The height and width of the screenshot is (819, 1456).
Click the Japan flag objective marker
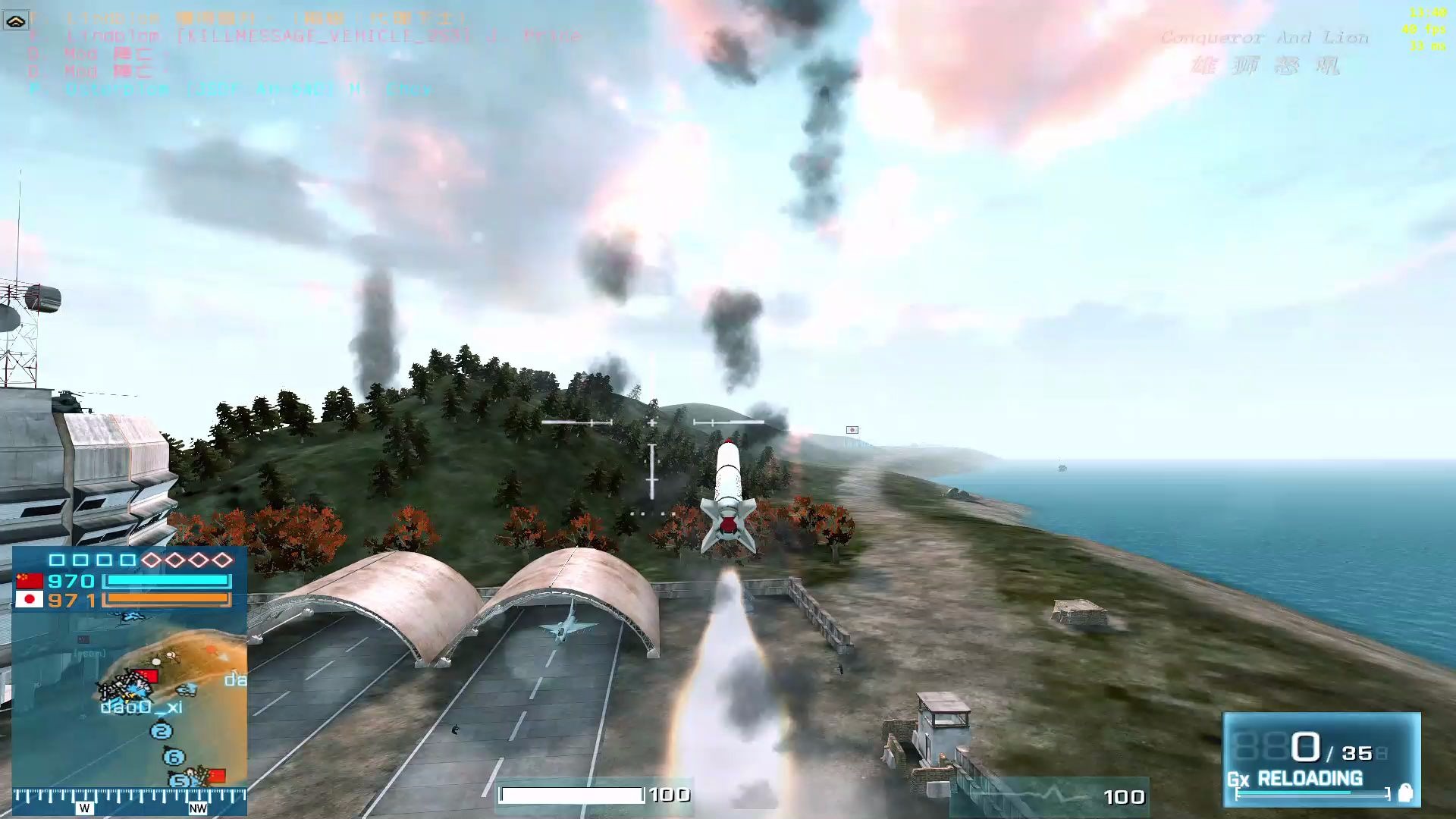(x=852, y=430)
